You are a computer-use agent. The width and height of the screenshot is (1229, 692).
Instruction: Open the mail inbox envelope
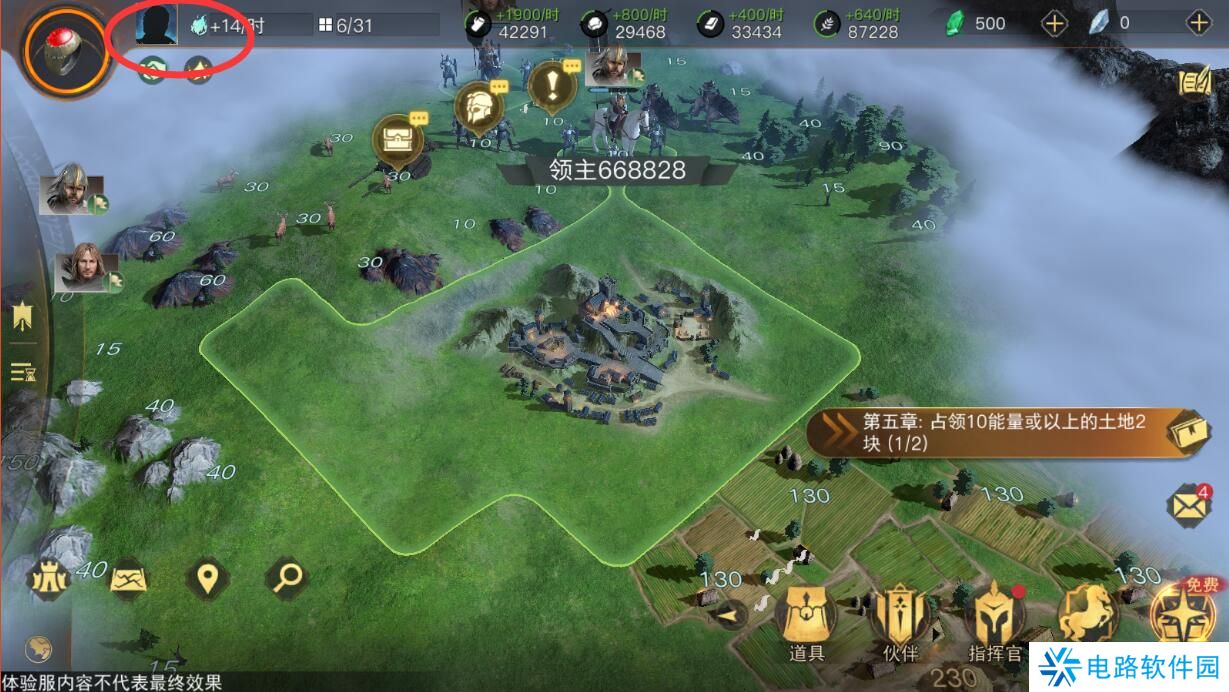[1190, 506]
